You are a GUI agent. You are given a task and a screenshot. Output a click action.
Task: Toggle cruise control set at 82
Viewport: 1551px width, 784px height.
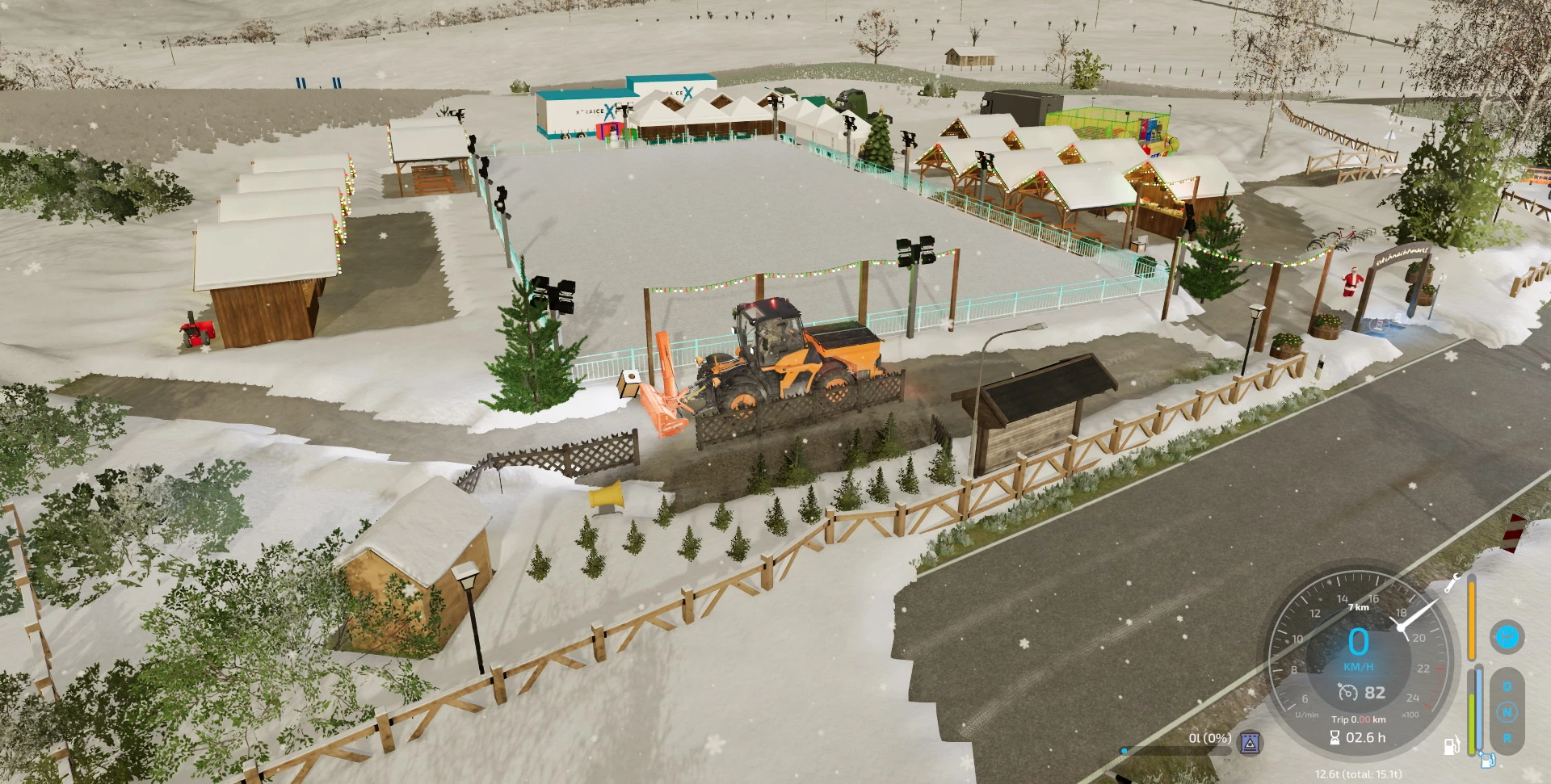pyautogui.click(x=1374, y=691)
